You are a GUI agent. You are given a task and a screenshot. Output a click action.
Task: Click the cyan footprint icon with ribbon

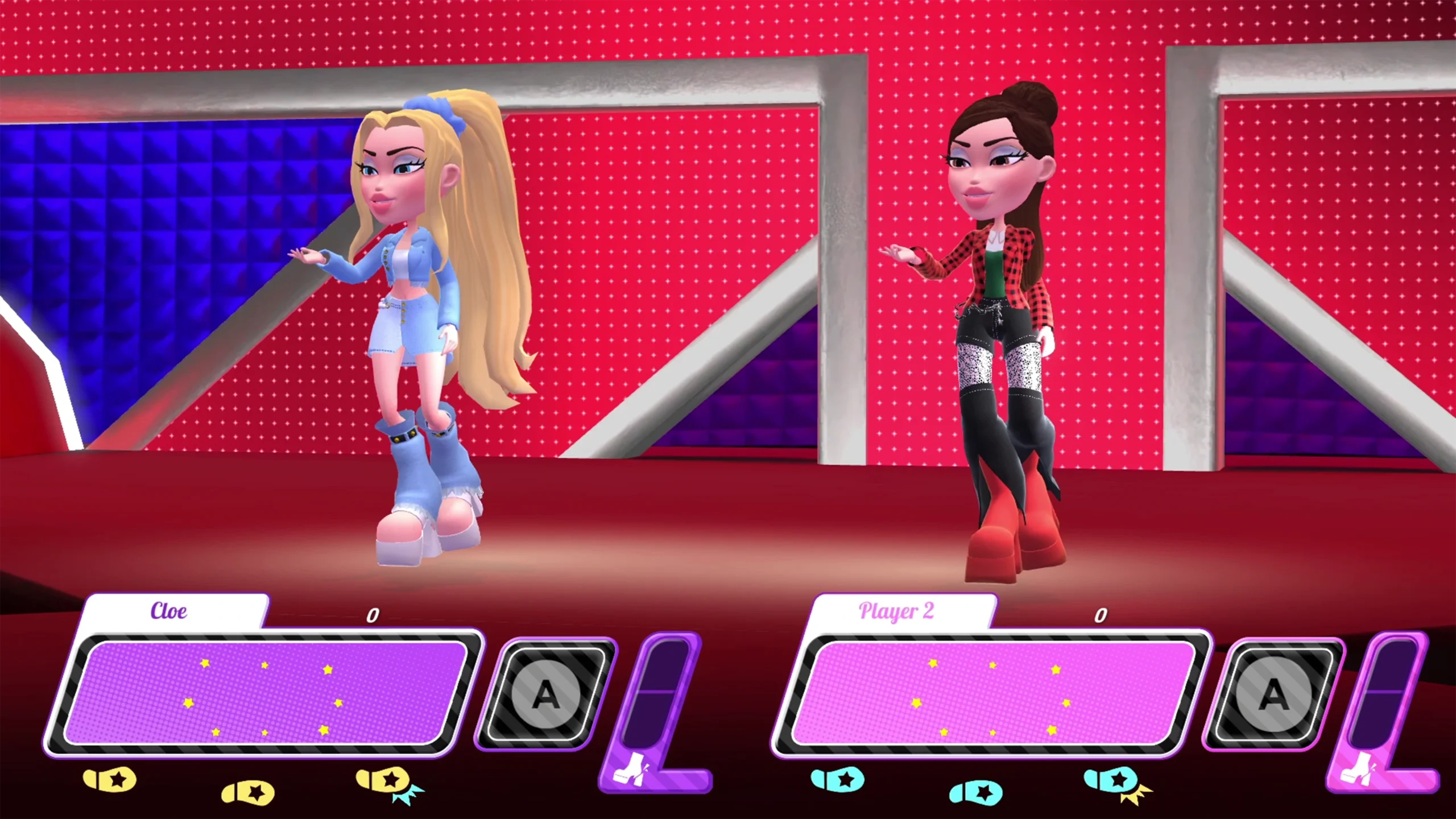click(1116, 783)
